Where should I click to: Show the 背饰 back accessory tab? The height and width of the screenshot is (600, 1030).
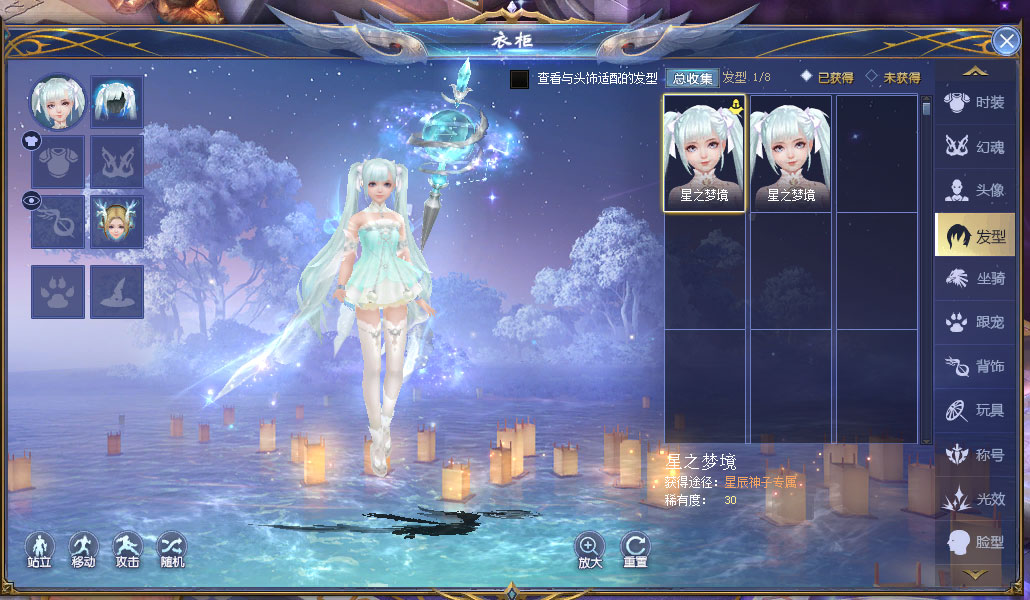[x=975, y=367]
